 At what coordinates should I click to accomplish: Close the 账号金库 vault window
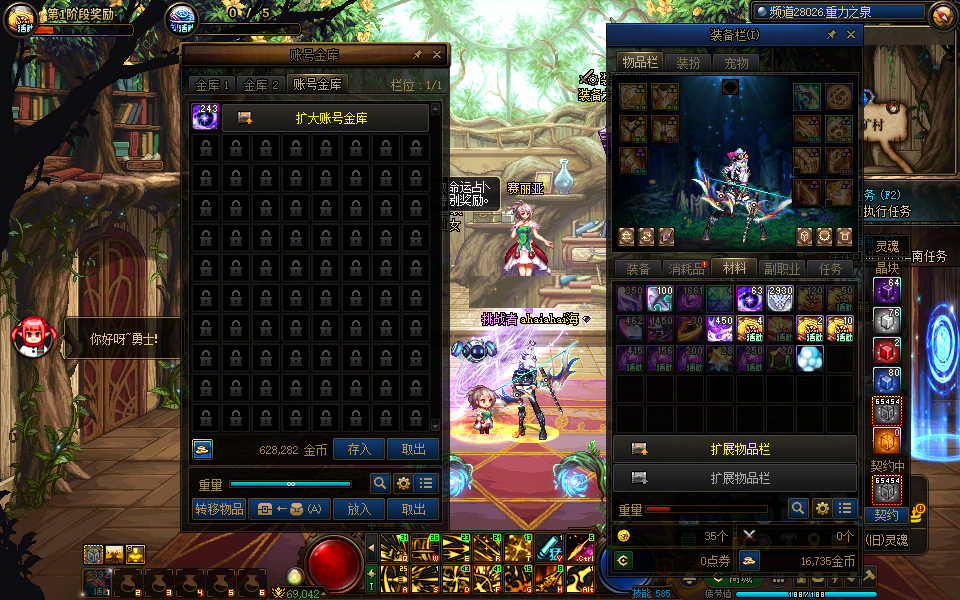point(436,55)
